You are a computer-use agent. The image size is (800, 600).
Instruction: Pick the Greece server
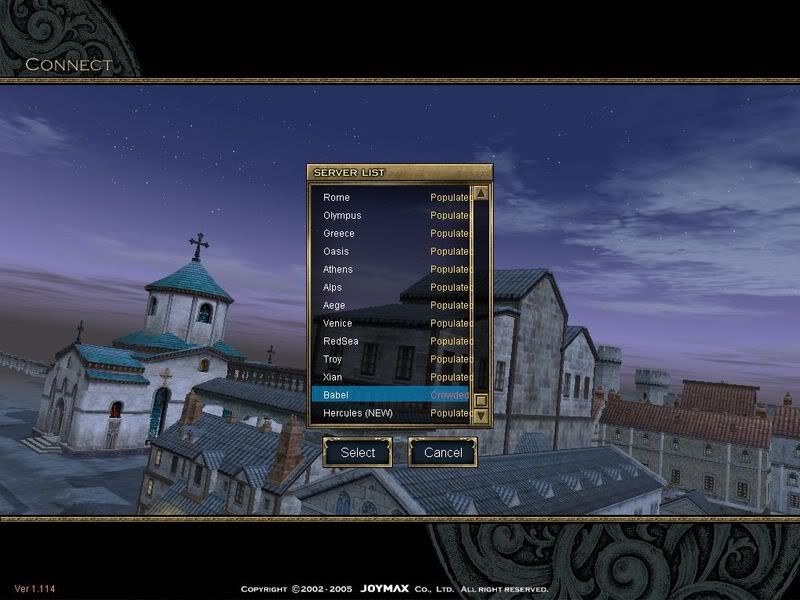pos(390,233)
